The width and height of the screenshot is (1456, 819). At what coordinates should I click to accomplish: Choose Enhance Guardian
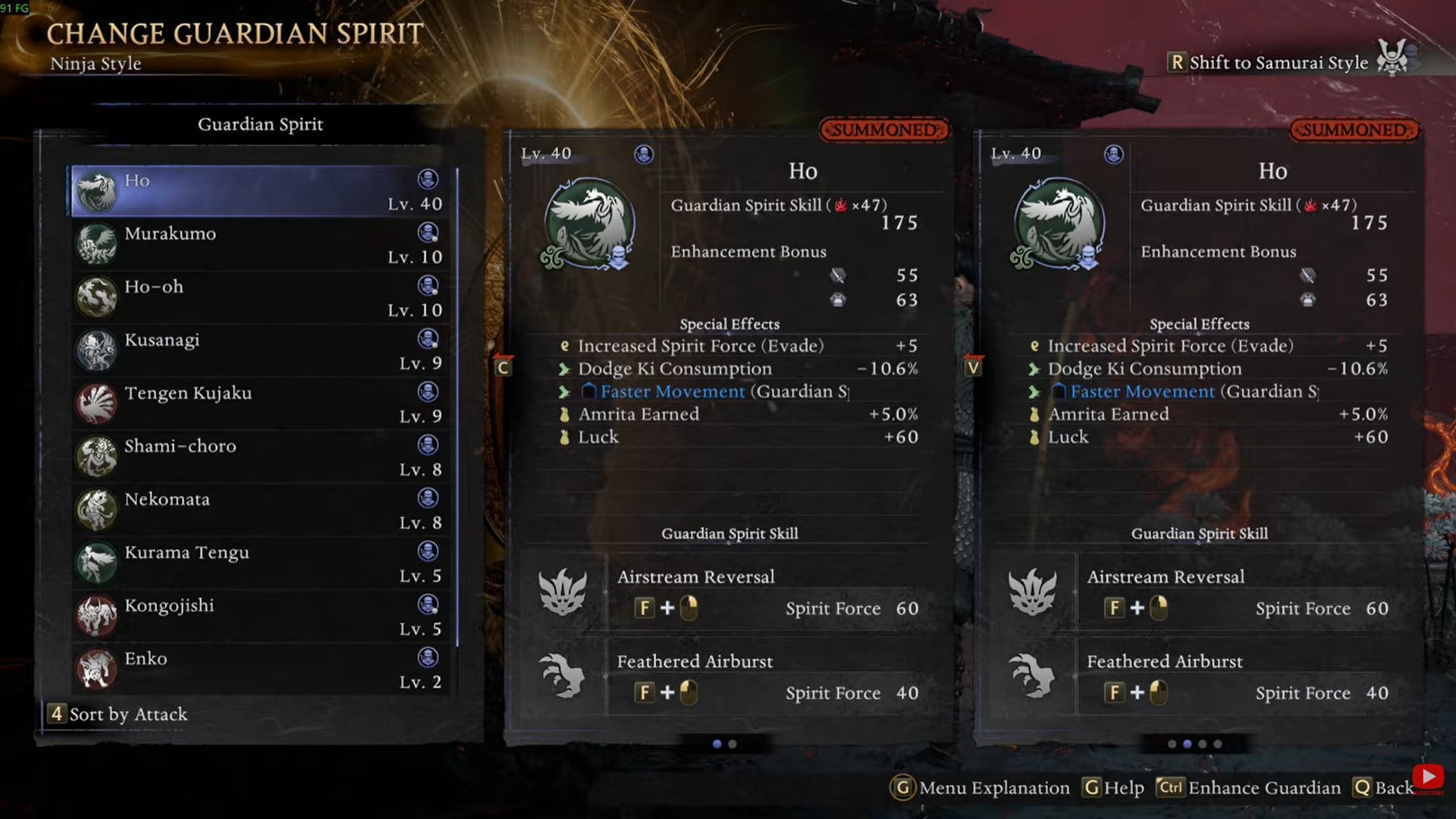tap(1250, 788)
